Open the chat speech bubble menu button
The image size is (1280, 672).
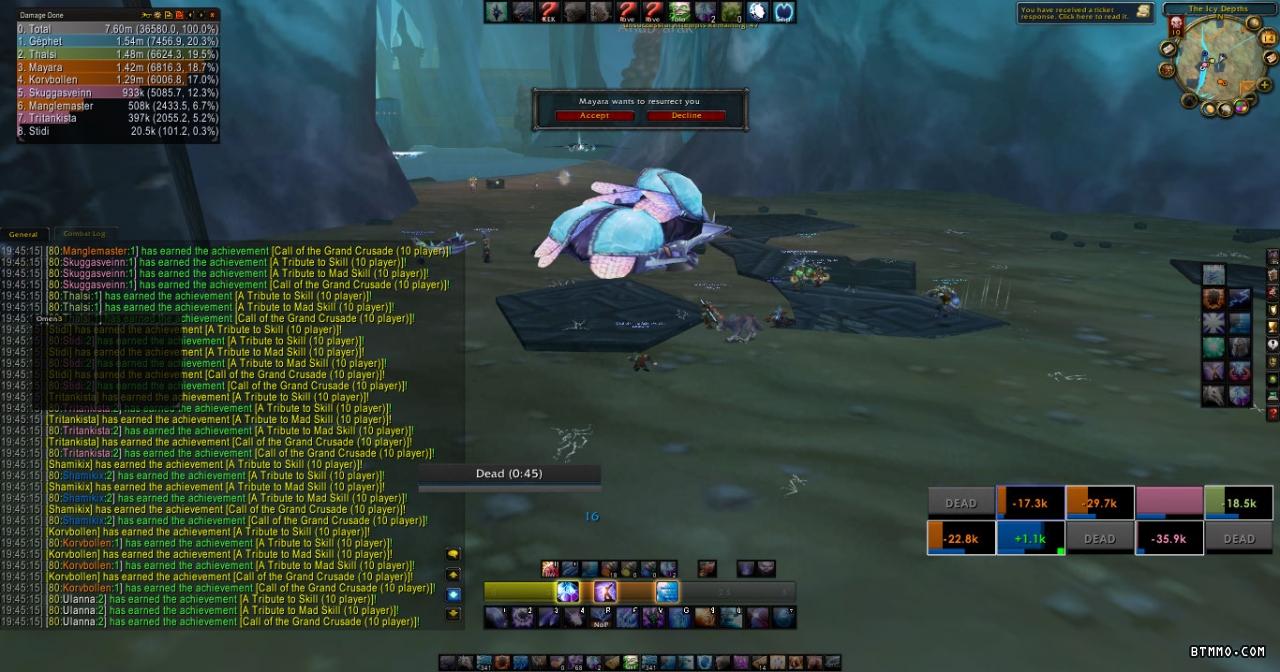(x=453, y=554)
